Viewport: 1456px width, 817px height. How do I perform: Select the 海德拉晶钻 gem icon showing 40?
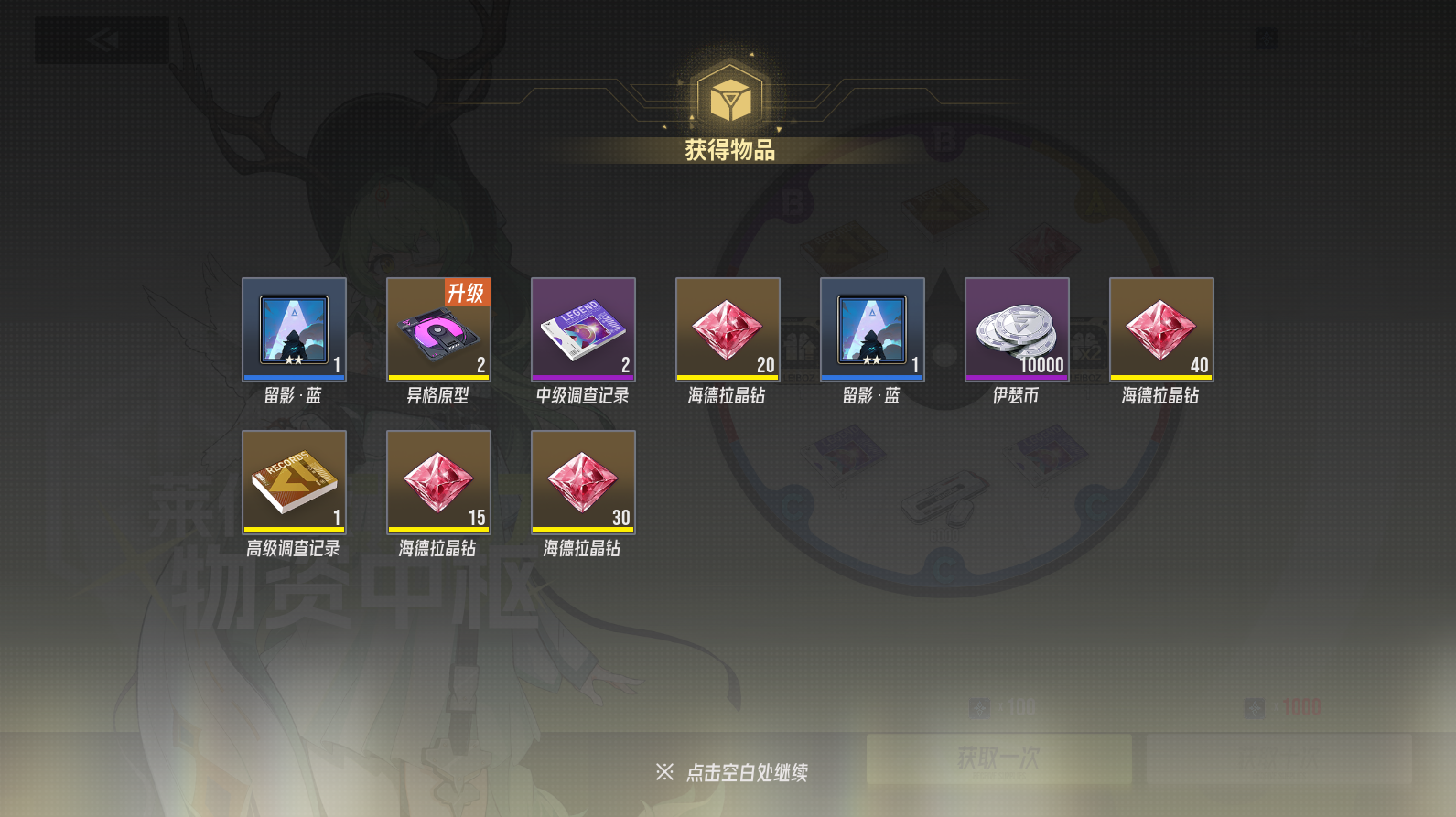pyautogui.click(x=1160, y=329)
